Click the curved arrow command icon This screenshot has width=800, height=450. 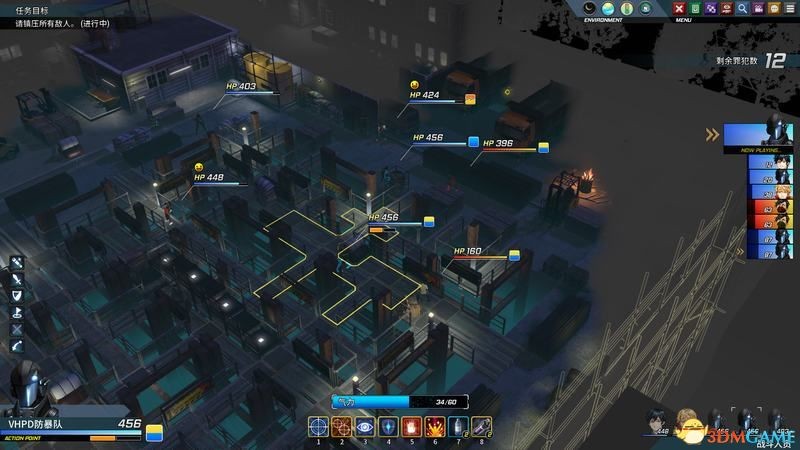point(17,345)
